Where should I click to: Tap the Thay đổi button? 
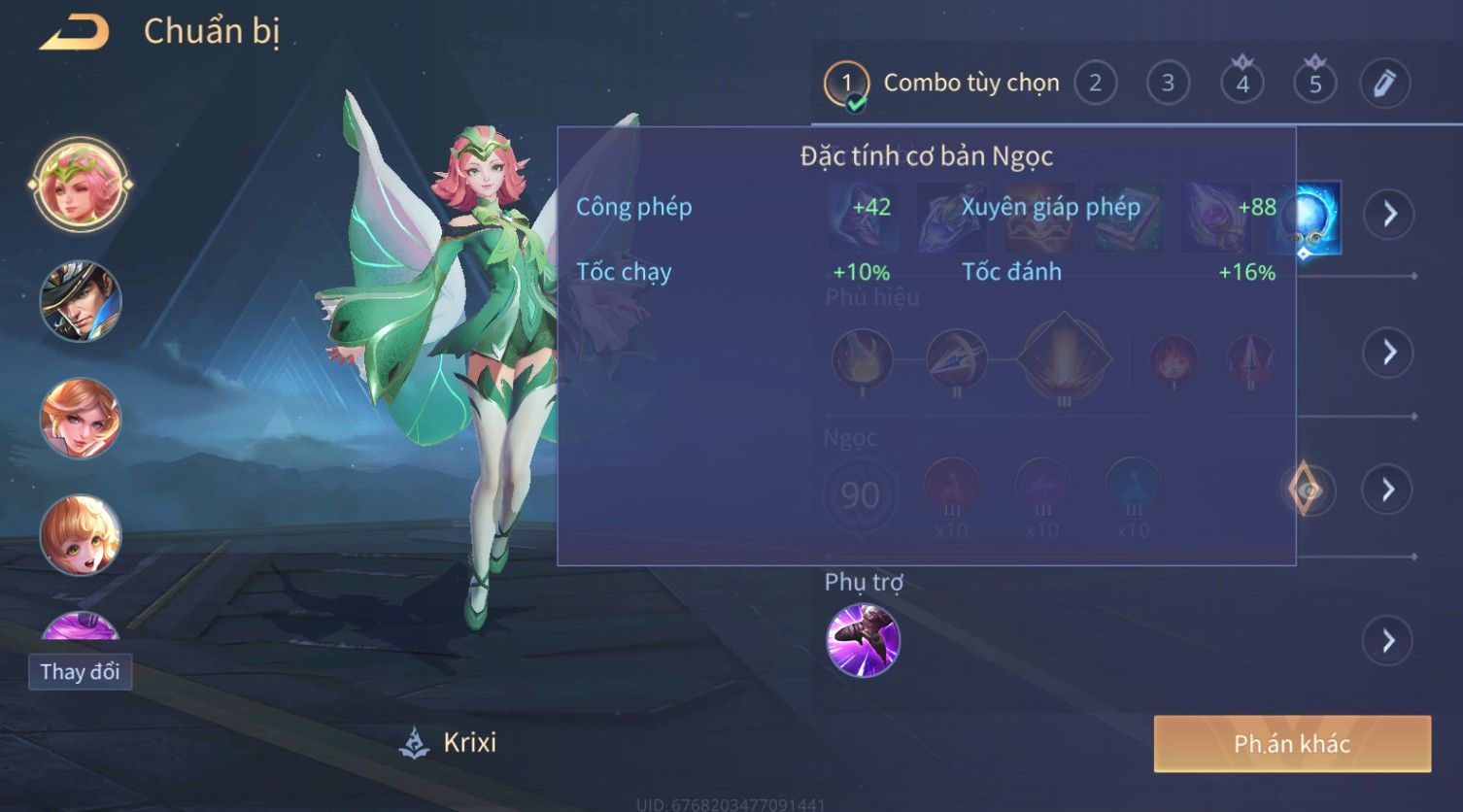pyautogui.click(x=81, y=672)
